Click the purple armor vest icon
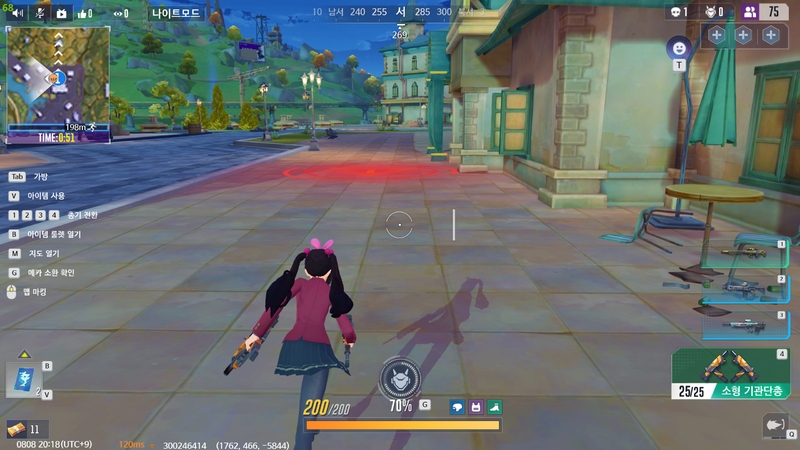 [x=476, y=407]
